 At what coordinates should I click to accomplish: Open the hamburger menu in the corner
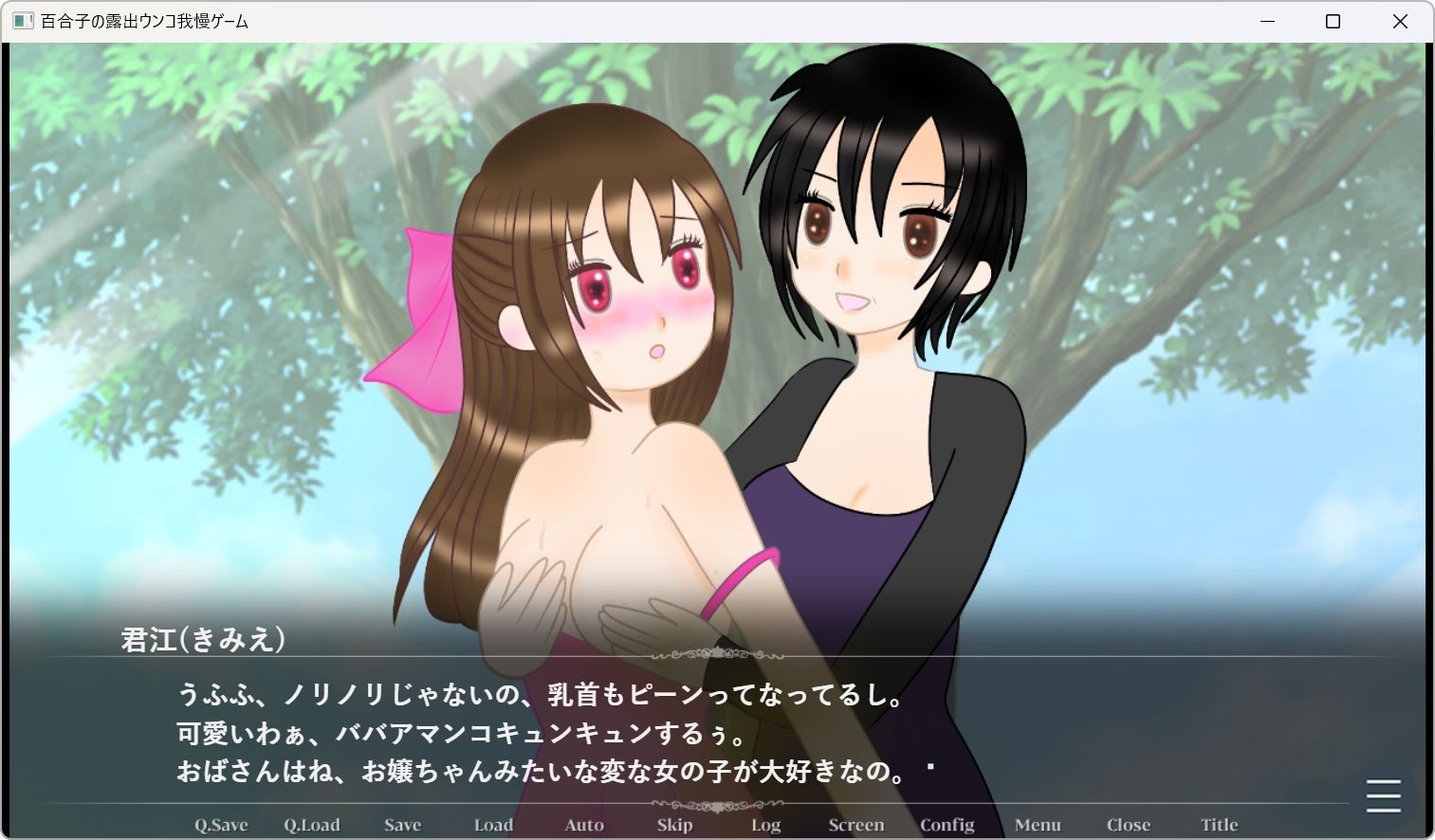pyautogui.click(x=1382, y=797)
